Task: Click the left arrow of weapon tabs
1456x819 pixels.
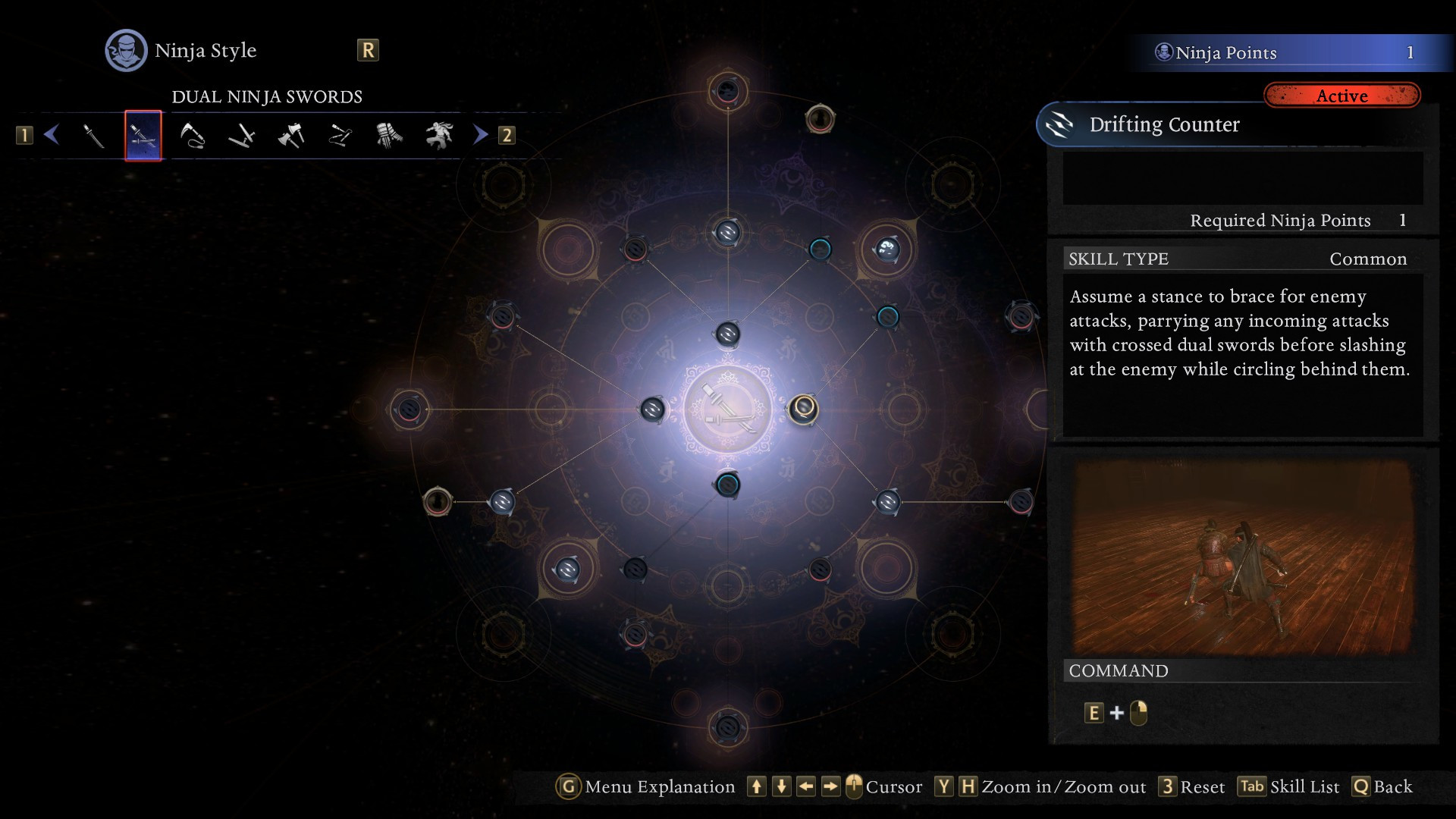Action: tap(52, 135)
